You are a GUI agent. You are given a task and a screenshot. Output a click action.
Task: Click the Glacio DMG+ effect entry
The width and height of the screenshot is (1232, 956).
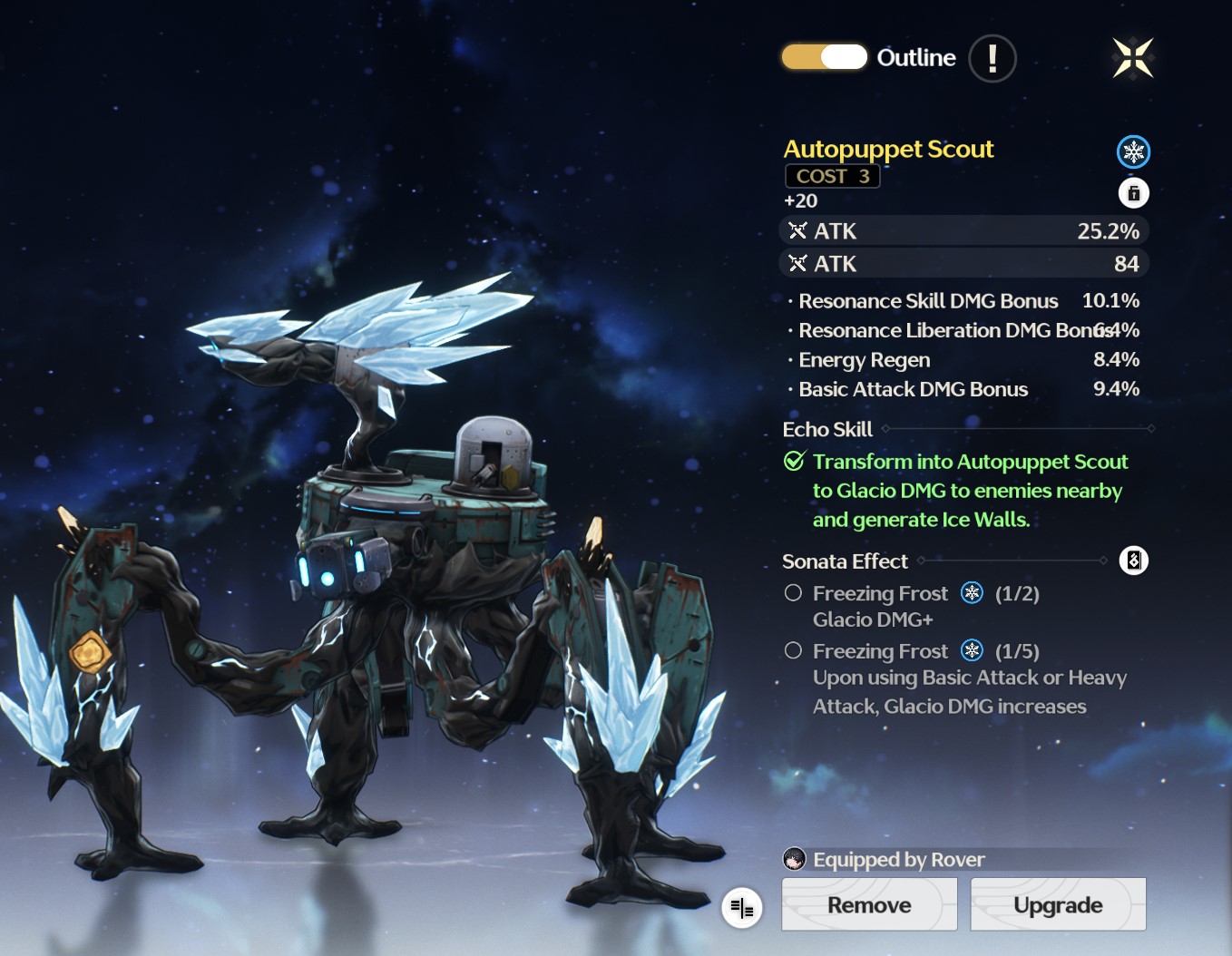[x=871, y=619]
